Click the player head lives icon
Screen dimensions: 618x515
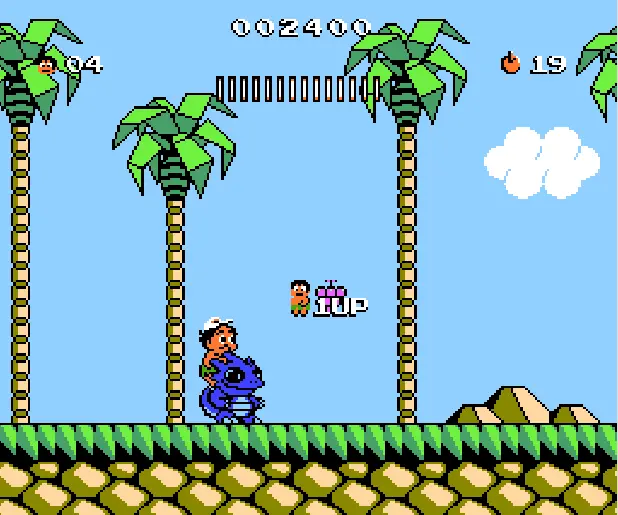tap(46, 65)
